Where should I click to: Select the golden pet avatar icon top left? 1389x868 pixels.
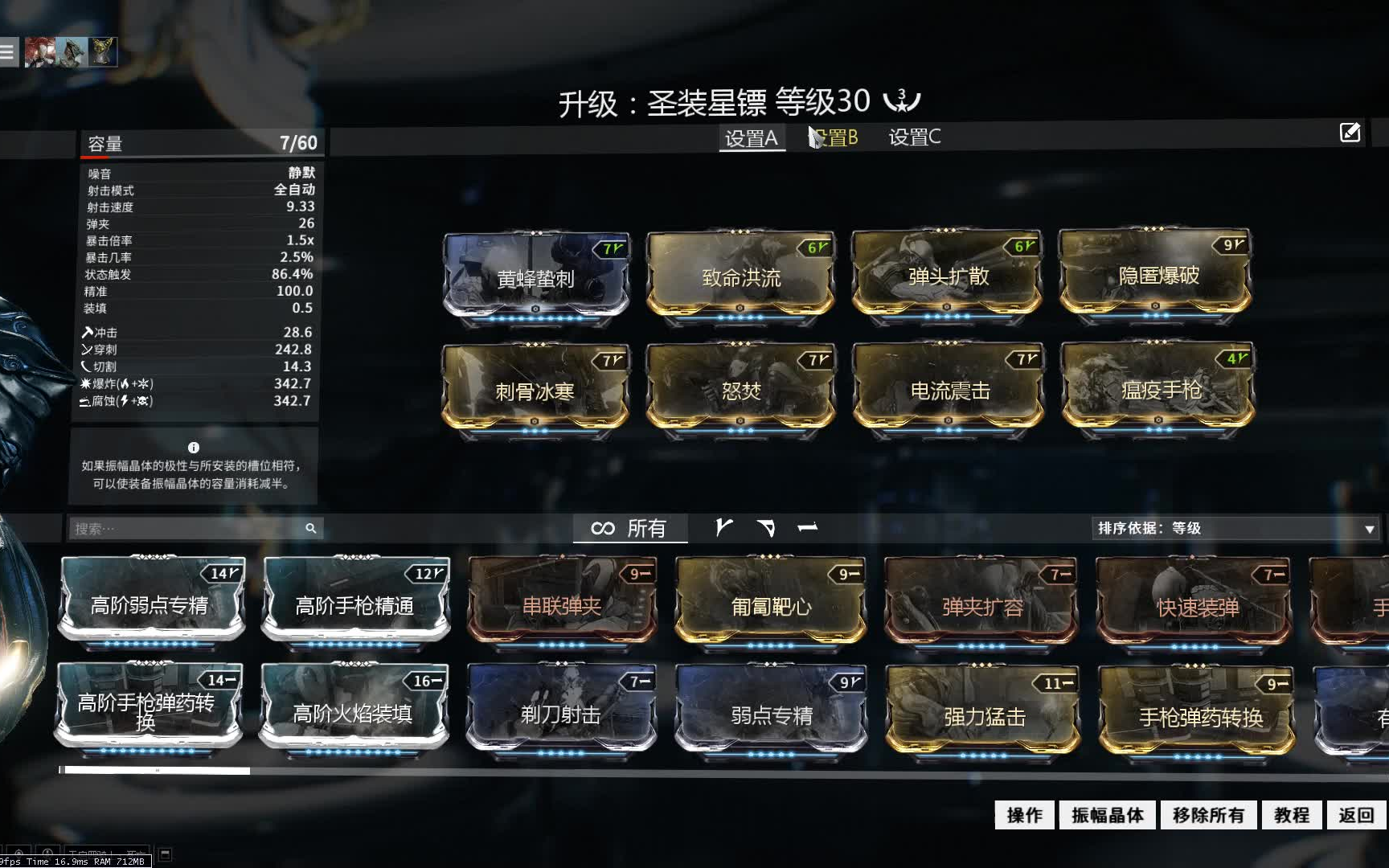click(x=101, y=51)
